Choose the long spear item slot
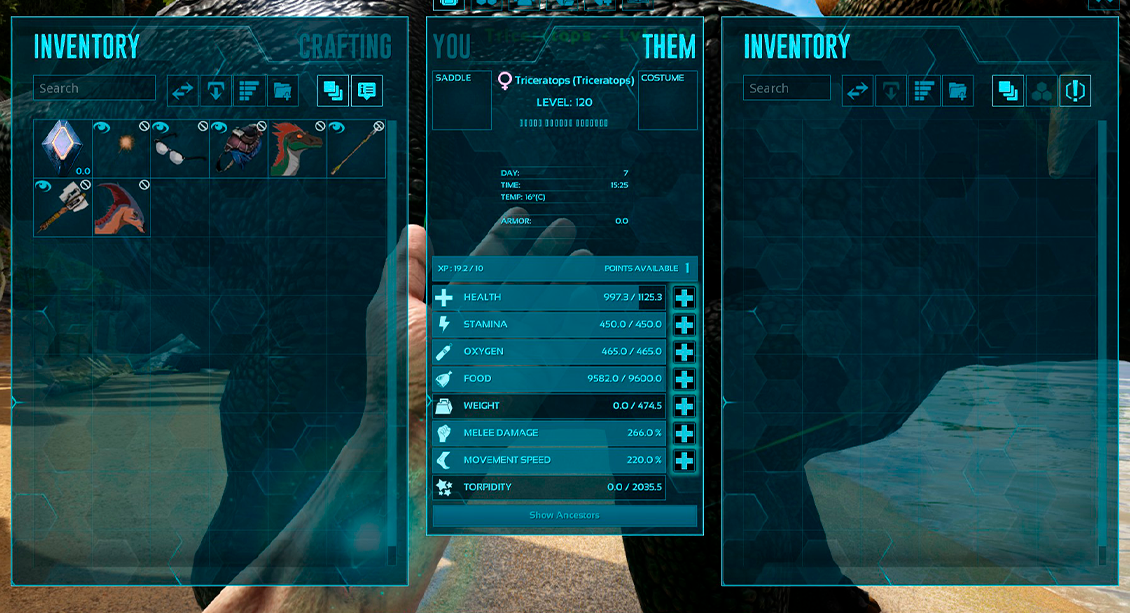Image resolution: width=1130 pixels, height=613 pixels. 356,149
